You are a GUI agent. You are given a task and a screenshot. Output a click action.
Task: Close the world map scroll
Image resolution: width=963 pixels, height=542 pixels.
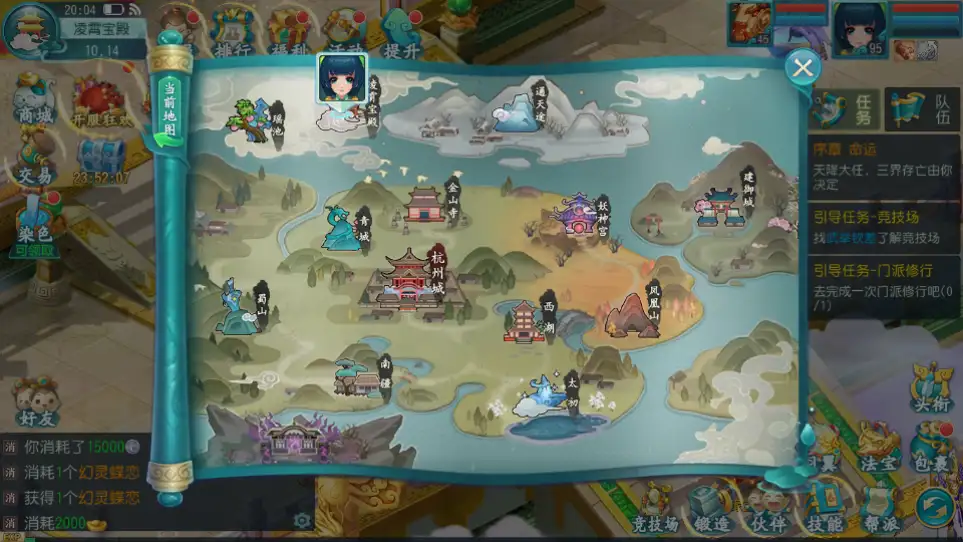pos(802,67)
